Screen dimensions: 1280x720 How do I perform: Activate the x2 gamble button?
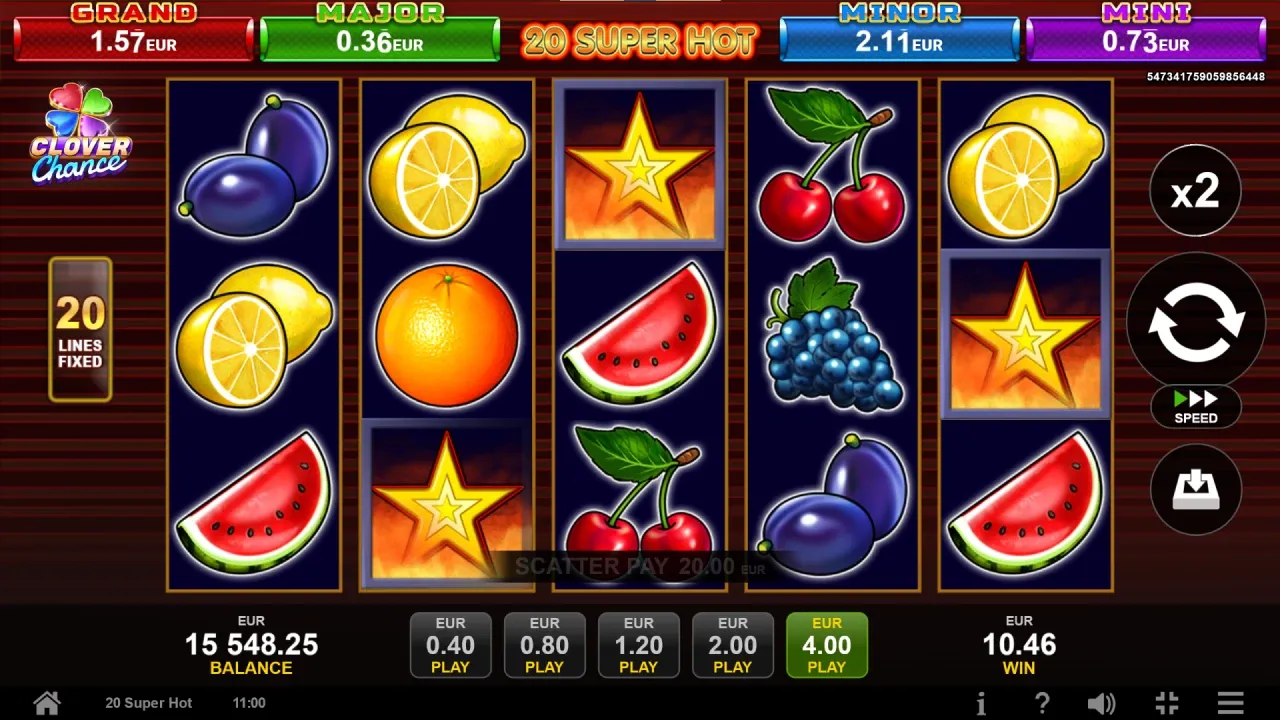pyautogui.click(x=1196, y=190)
